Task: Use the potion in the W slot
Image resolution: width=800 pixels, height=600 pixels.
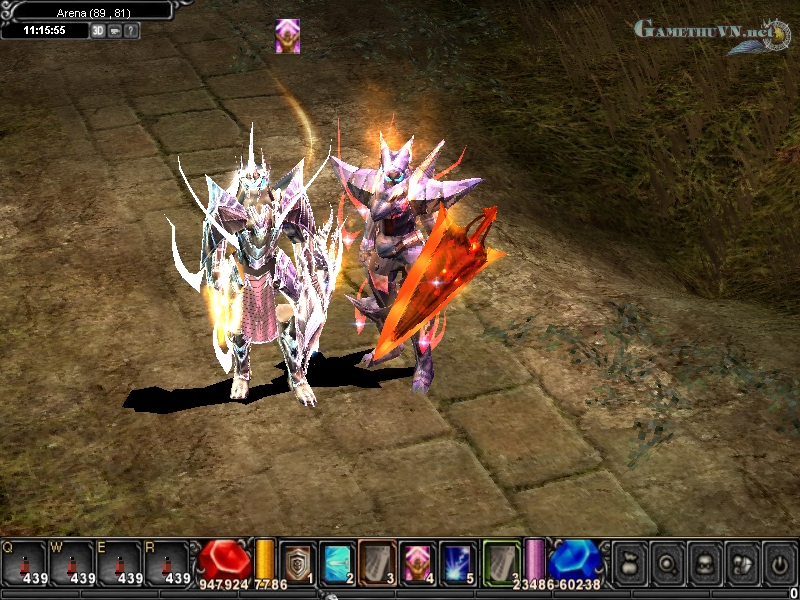Action: 72,563
